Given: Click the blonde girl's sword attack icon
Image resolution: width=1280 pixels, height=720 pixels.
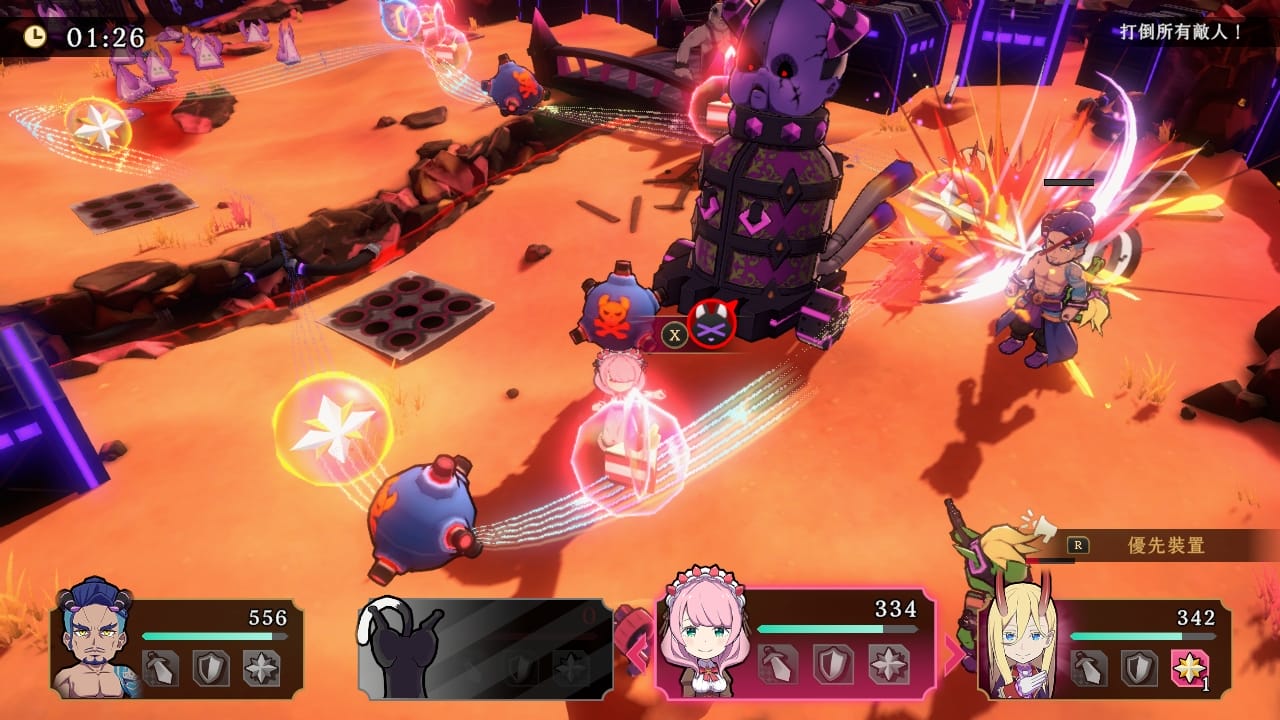Looking at the screenshot, I should click(x=1089, y=667).
